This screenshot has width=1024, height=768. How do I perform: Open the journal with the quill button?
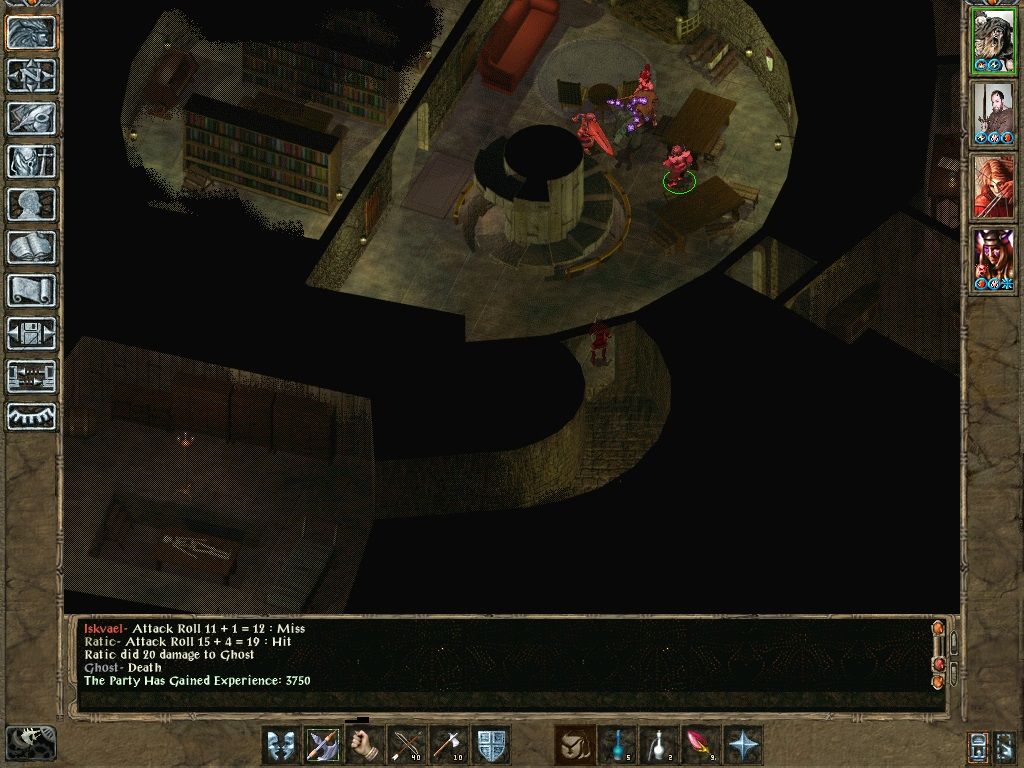pyautogui.click(x=32, y=118)
